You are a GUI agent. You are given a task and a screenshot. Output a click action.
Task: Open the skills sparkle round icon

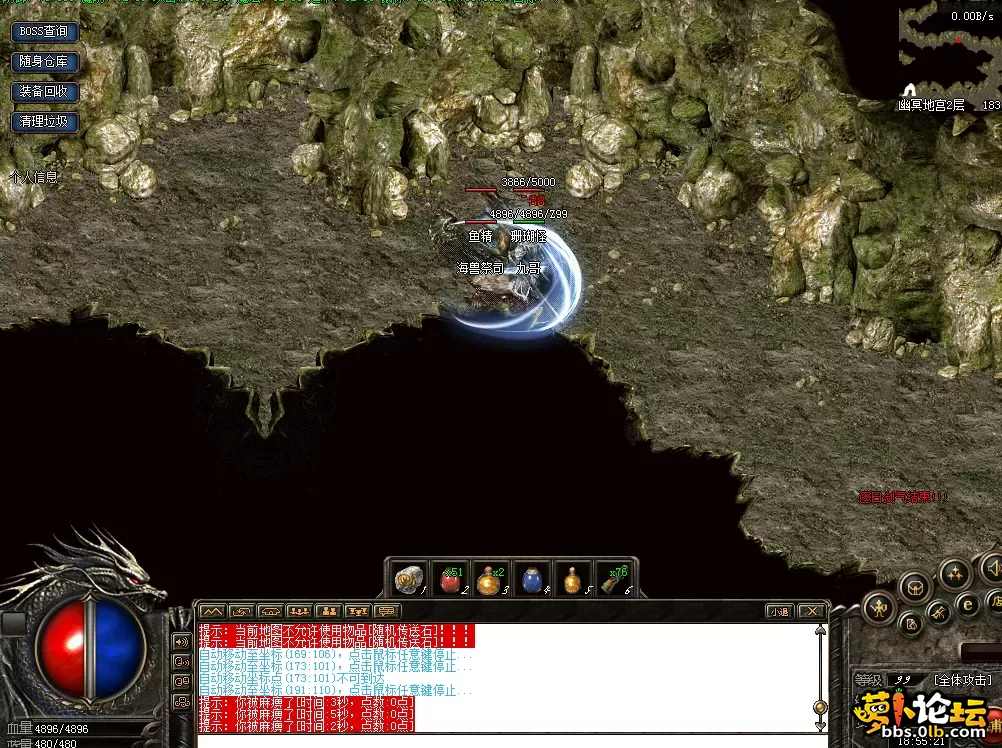[x=954, y=574]
